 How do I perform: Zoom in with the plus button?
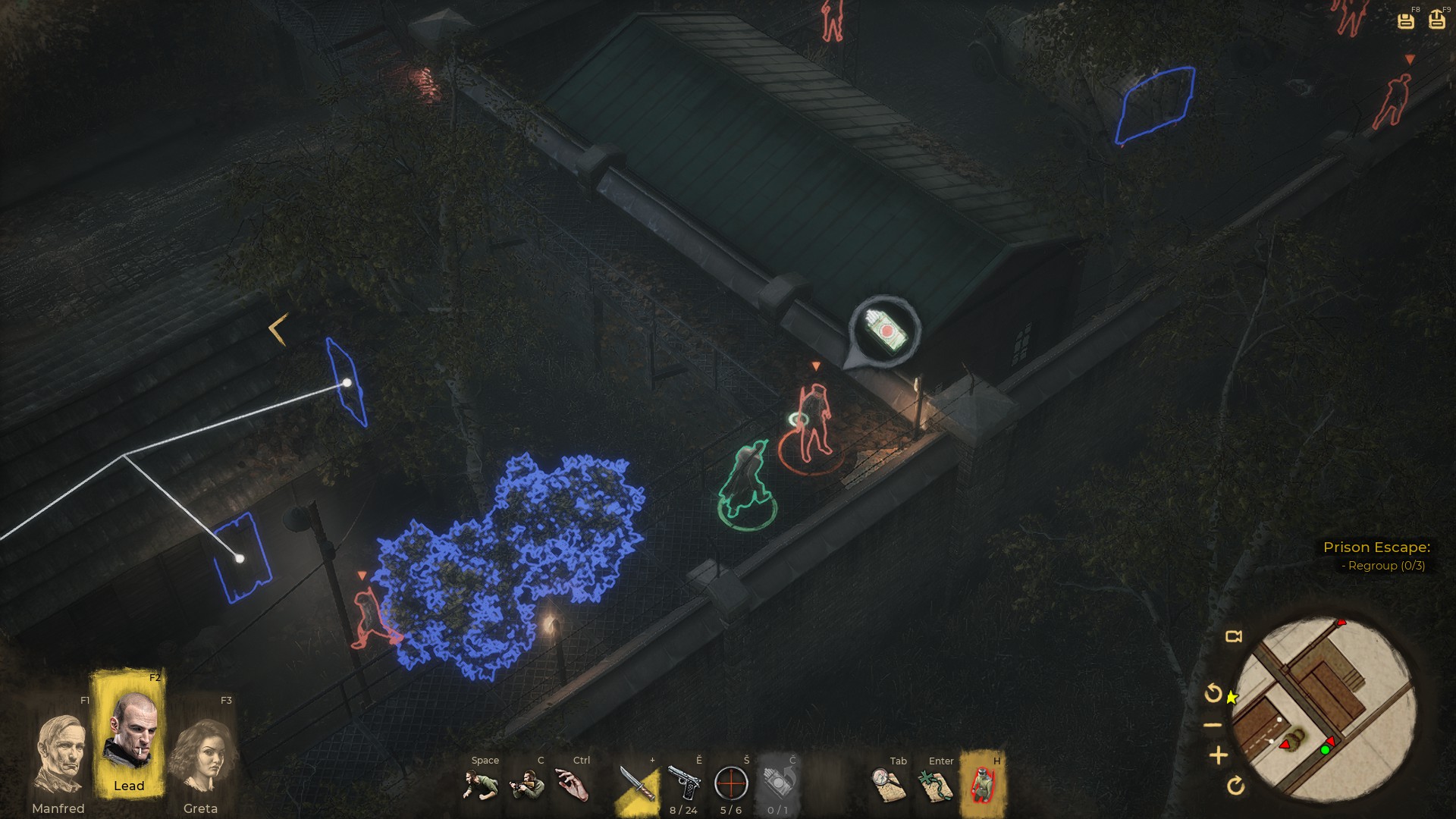click(1219, 755)
